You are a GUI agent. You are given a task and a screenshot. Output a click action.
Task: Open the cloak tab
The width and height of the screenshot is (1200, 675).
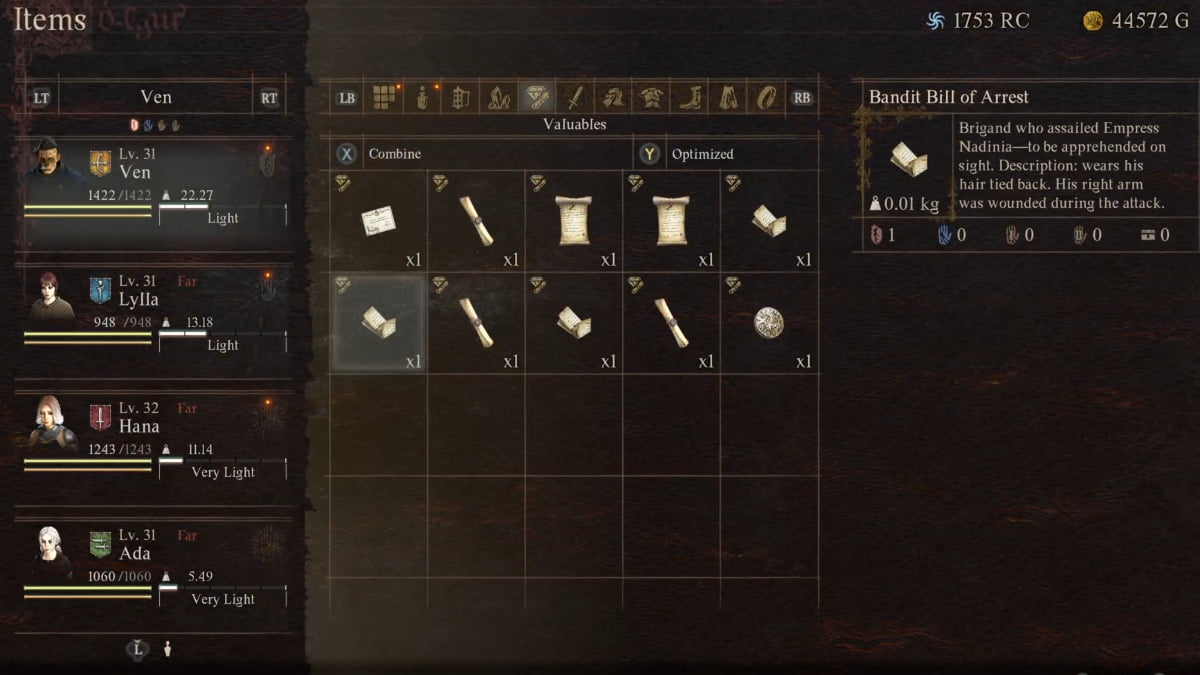[x=728, y=98]
